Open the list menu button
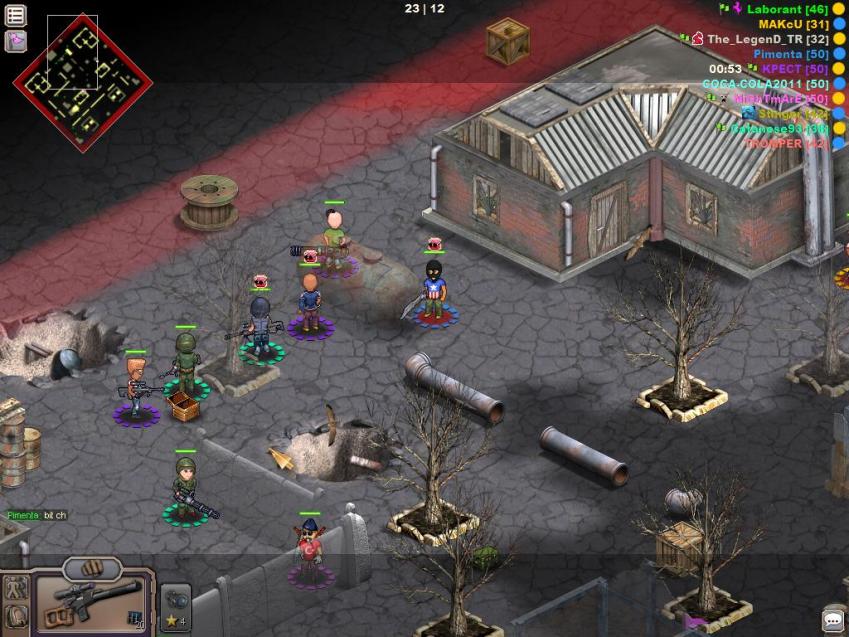 [16, 16]
